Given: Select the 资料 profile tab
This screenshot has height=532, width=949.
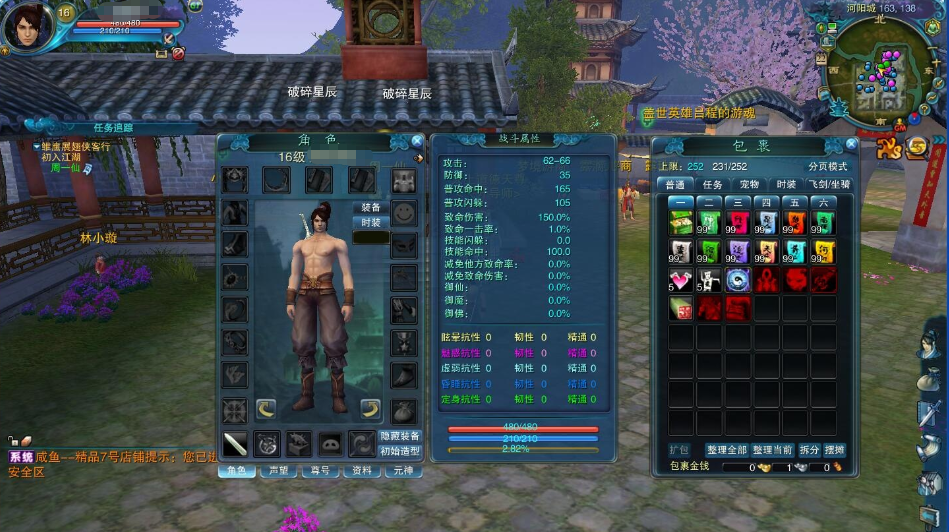Looking at the screenshot, I should pos(361,470).
